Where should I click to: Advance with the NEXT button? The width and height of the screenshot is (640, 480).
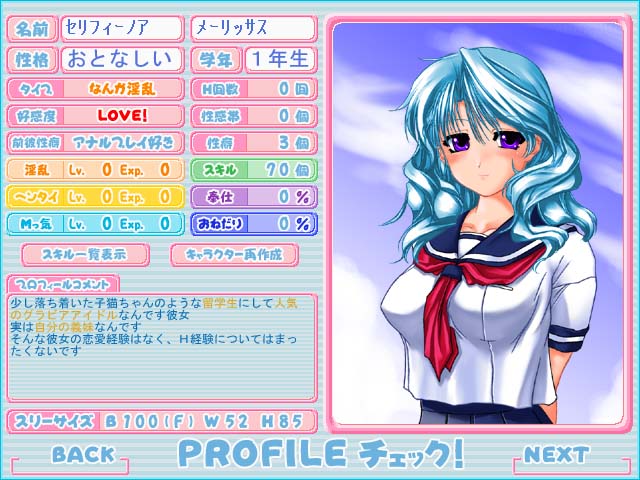555,454
